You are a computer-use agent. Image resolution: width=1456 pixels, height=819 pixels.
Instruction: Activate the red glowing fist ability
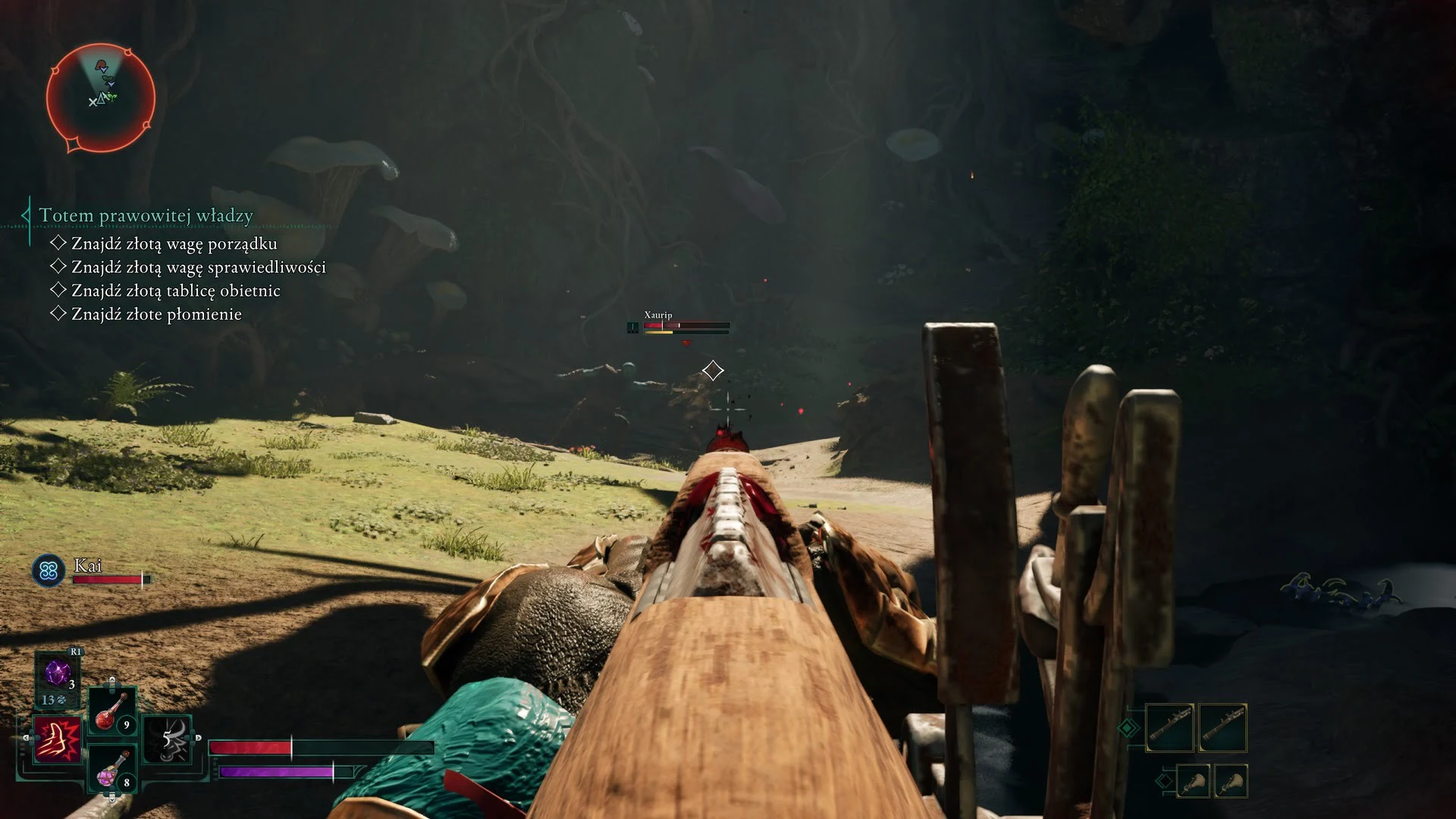(x=58, y=739)
